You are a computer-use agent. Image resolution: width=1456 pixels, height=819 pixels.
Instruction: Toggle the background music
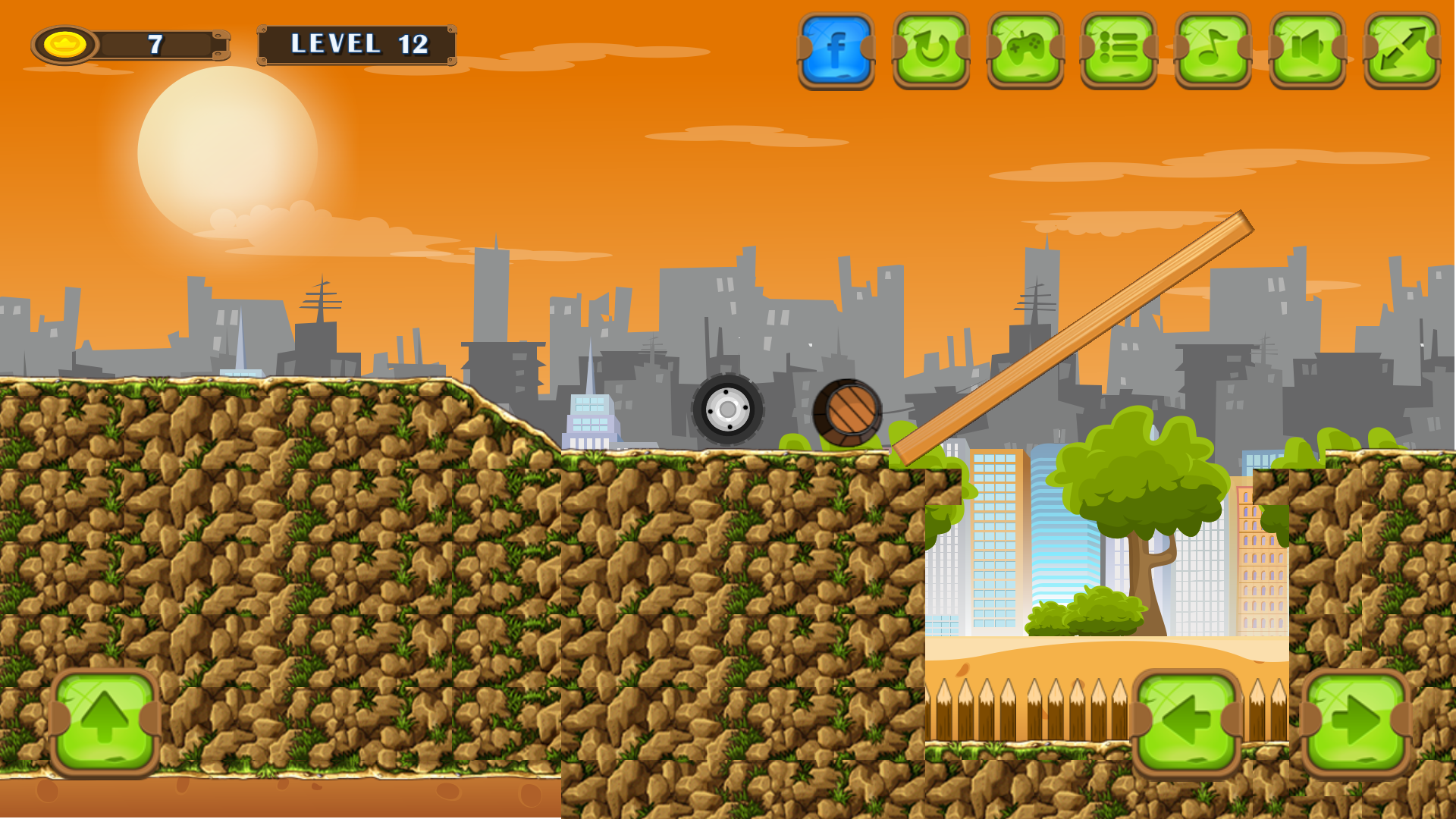click(x=1213, y=48)
